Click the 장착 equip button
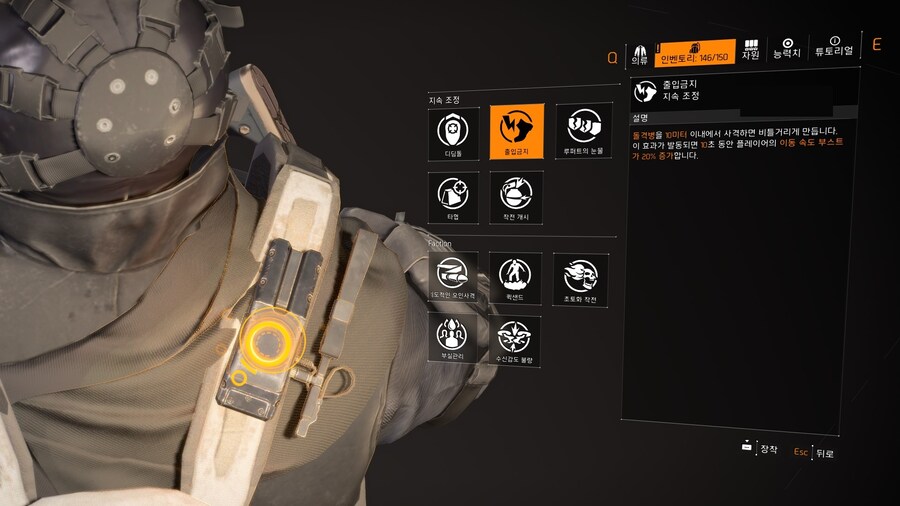This screenshot has height=506, width=900. coord(759,449)
